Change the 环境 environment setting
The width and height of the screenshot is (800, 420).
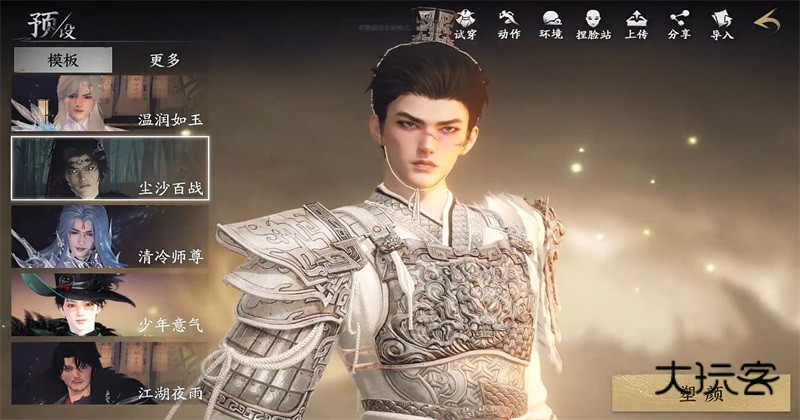click(551, 24)
